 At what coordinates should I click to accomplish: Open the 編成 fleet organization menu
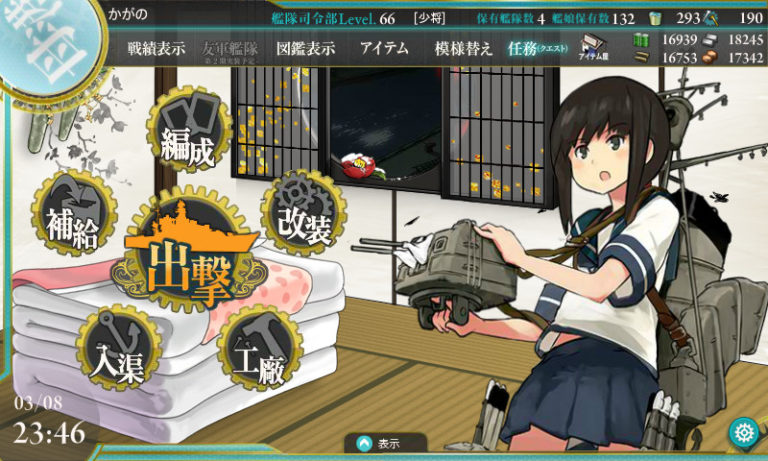pos(188,138)
